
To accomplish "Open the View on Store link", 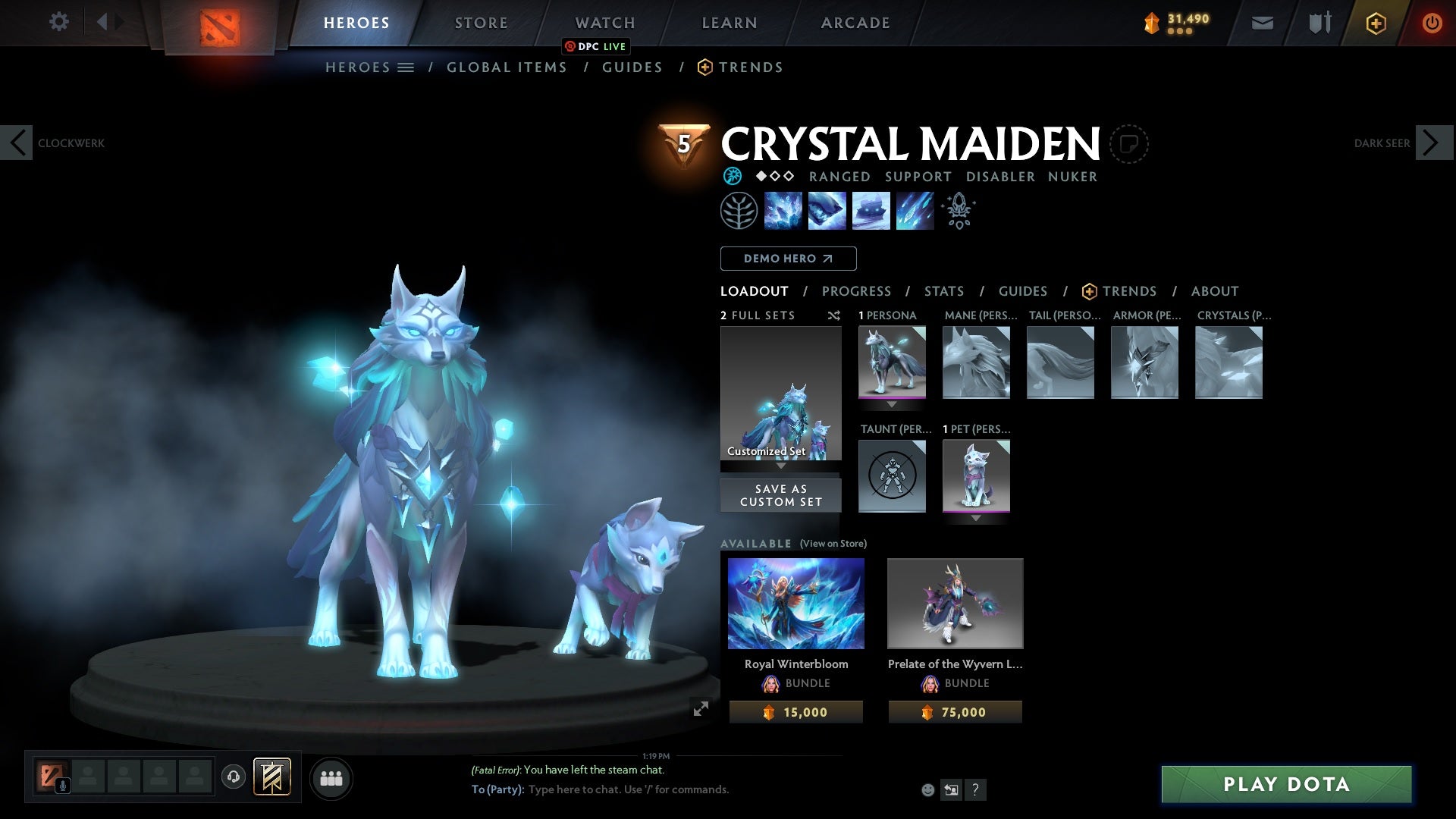I will click(833, 544).
